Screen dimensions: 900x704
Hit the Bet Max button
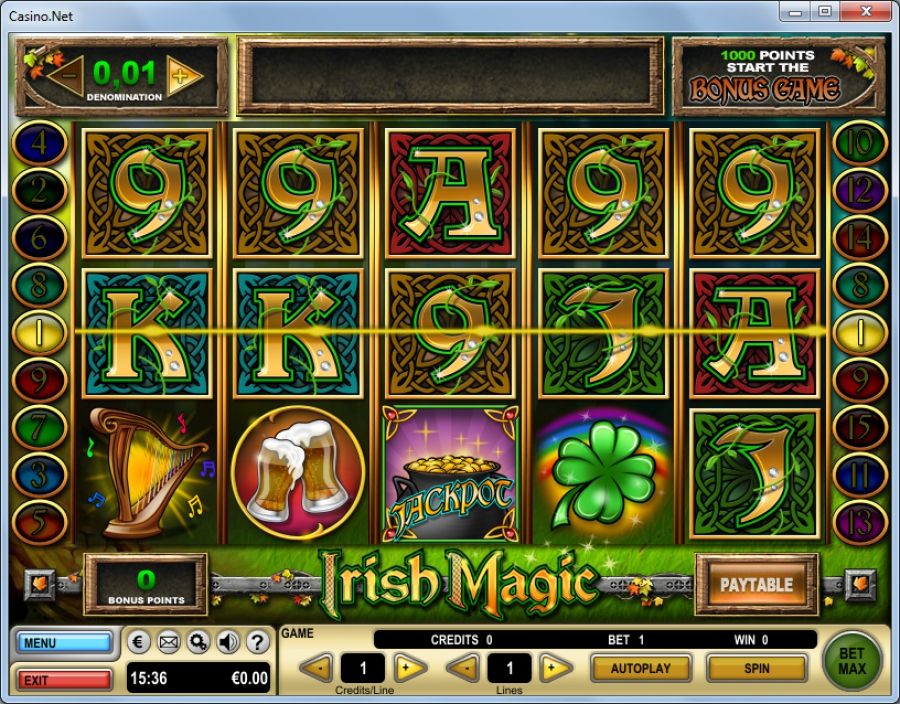tap(852, 660)
